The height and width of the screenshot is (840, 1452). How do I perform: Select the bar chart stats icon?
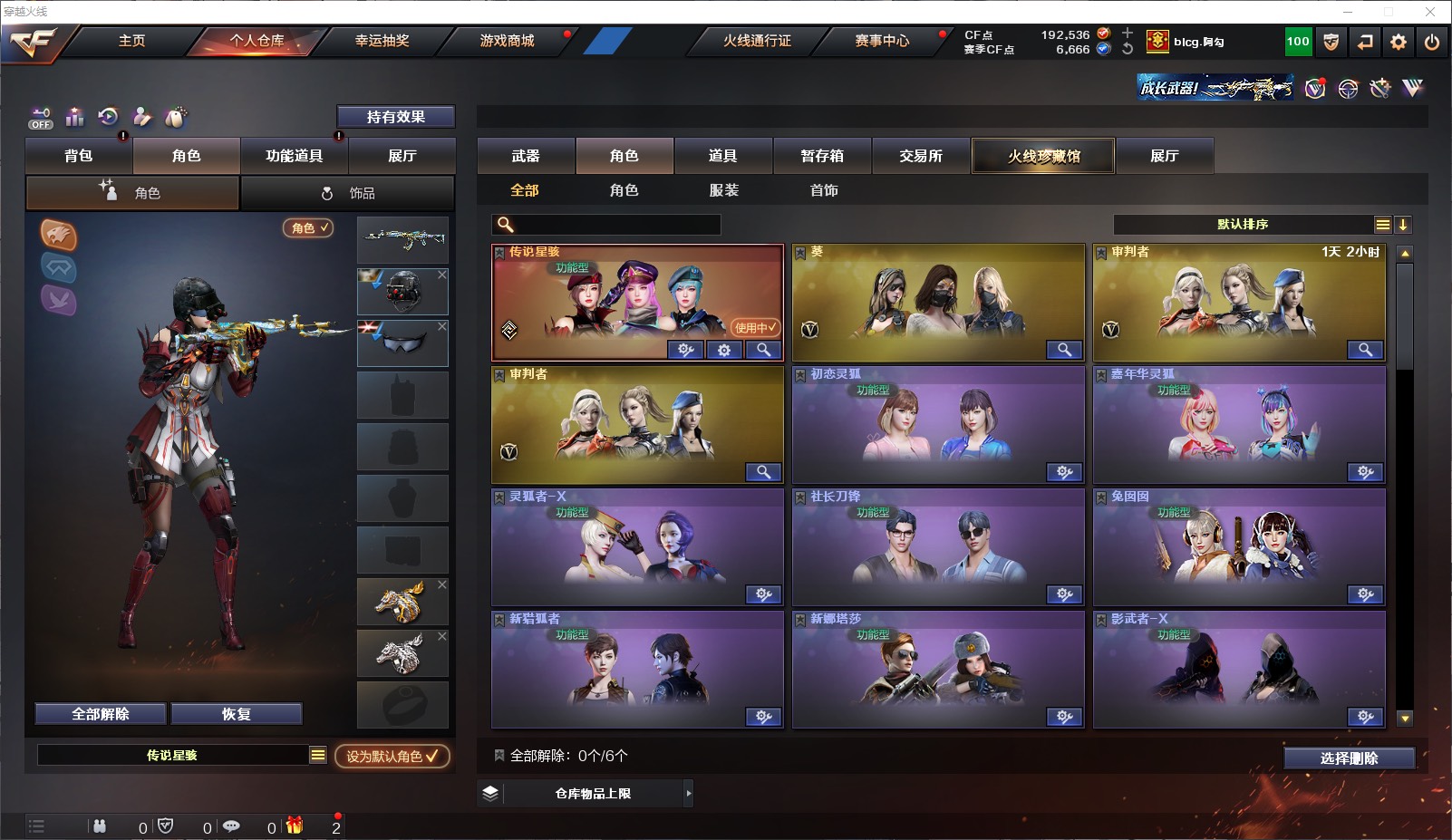point(75,117)
